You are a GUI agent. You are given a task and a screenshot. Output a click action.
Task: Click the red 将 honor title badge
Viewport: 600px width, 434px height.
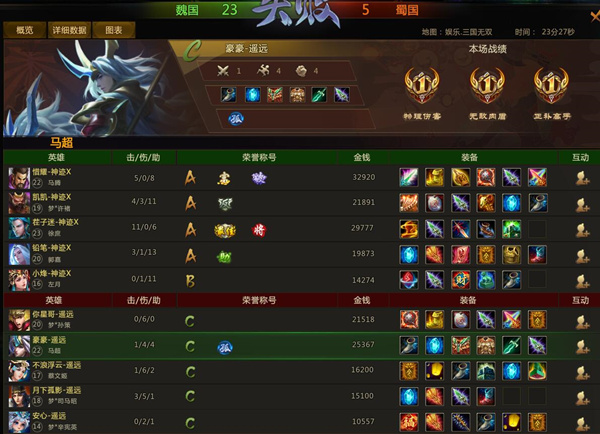pos(259,229)
